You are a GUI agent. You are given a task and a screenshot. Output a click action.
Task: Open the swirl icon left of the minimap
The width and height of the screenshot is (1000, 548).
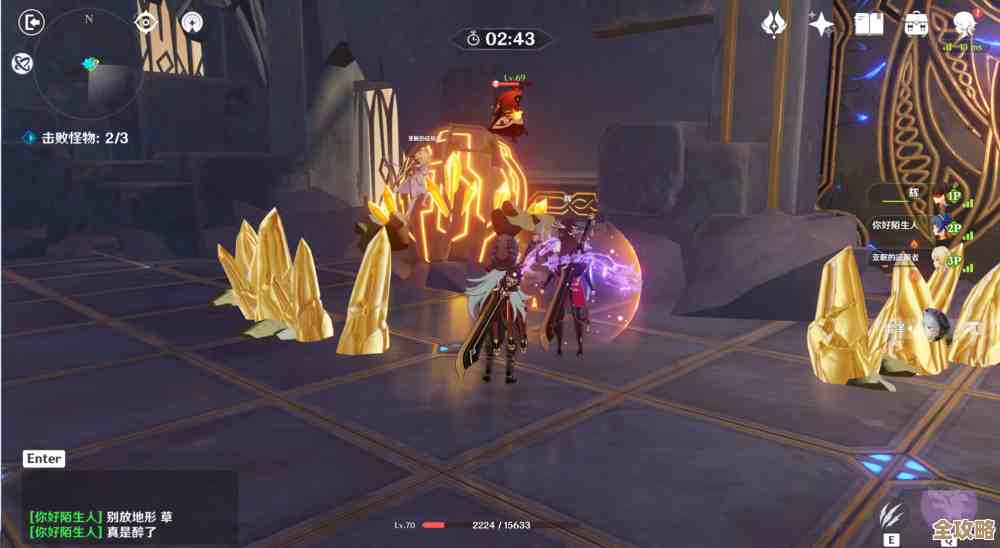point(20,64)
